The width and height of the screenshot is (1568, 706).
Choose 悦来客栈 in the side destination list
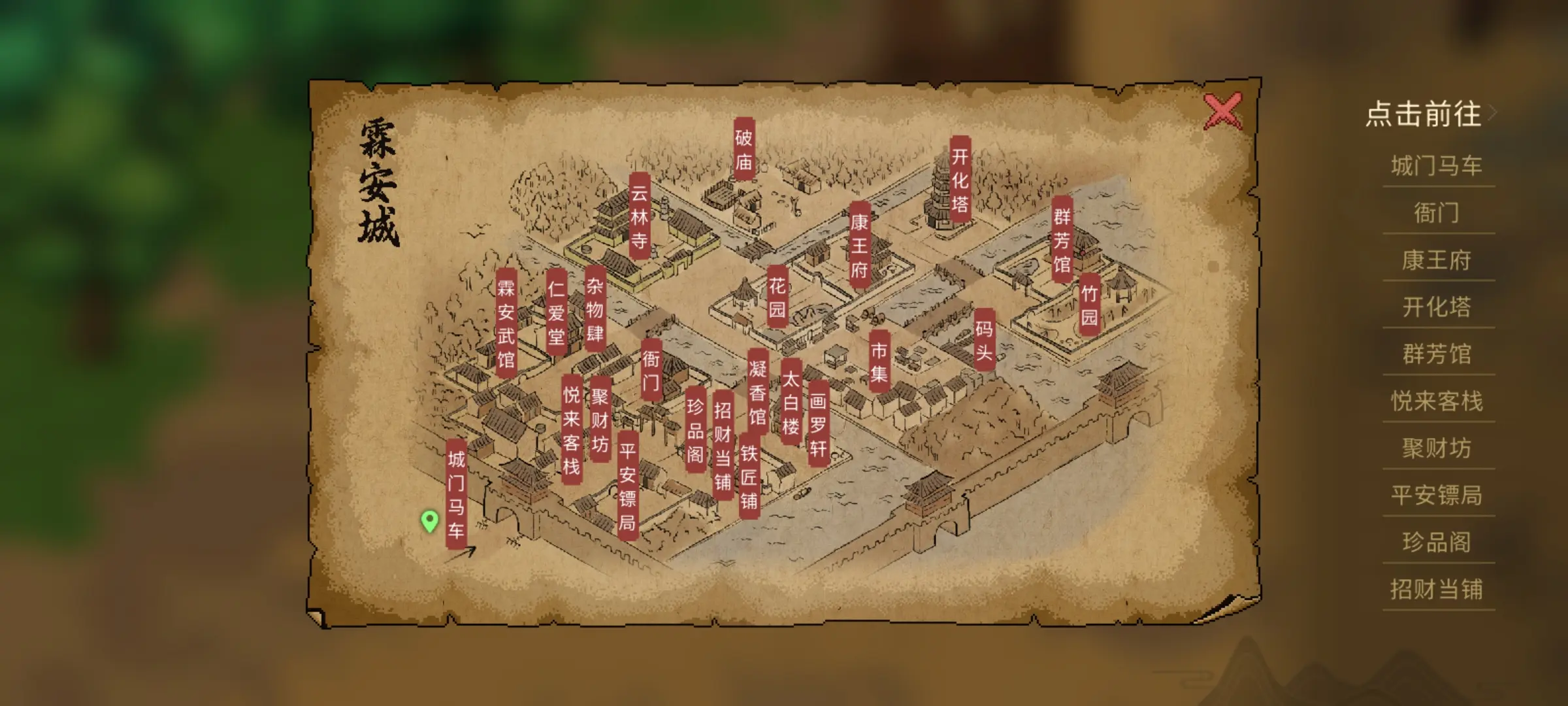pos(1437,401)
